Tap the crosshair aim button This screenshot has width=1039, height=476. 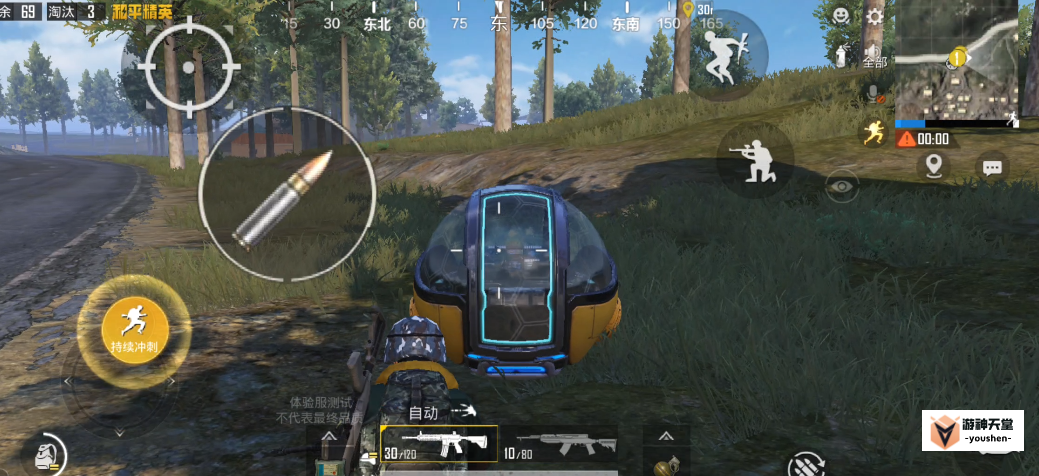189,66
